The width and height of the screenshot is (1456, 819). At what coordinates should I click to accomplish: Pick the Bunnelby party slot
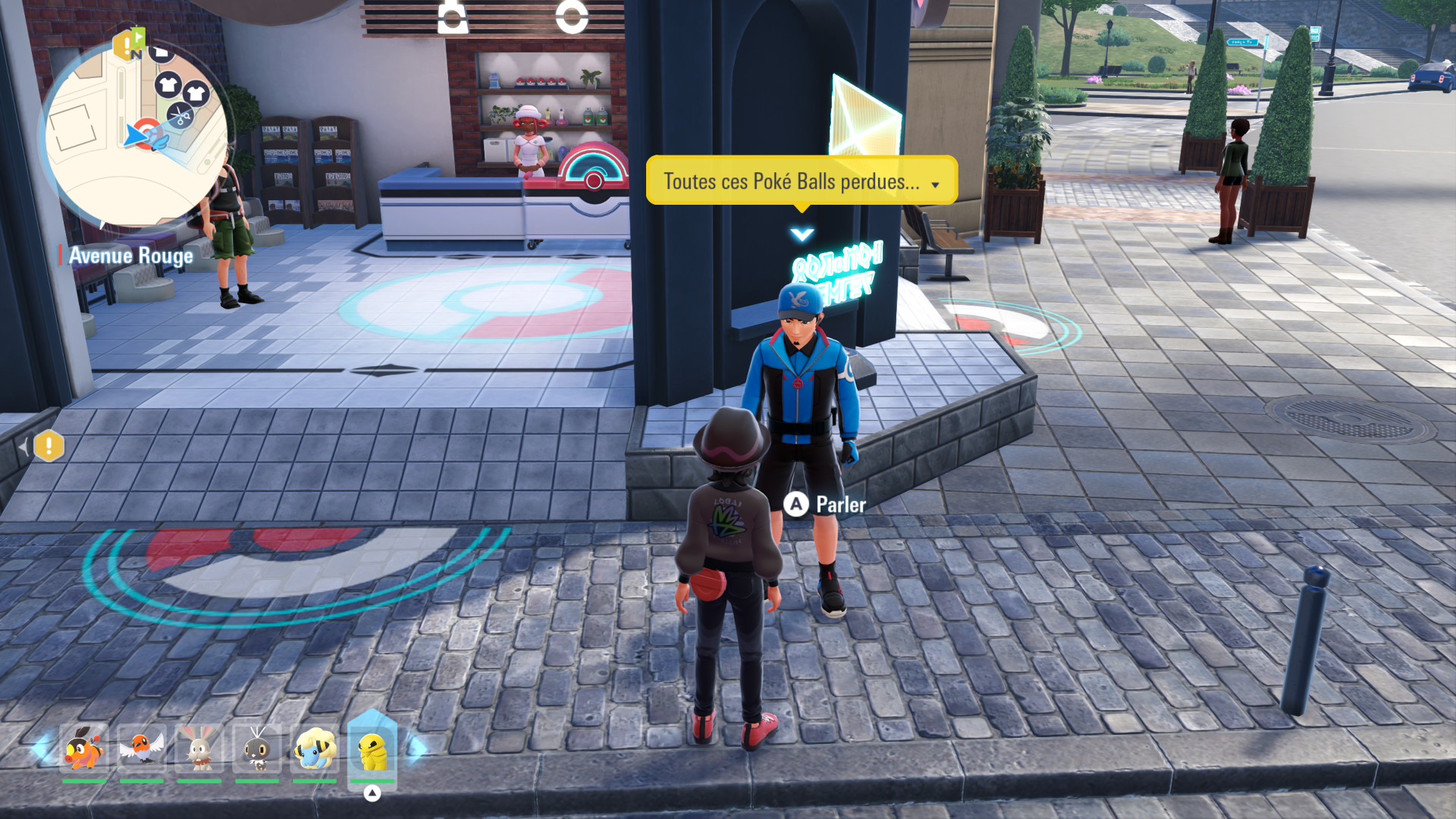[x=199, y=748]
